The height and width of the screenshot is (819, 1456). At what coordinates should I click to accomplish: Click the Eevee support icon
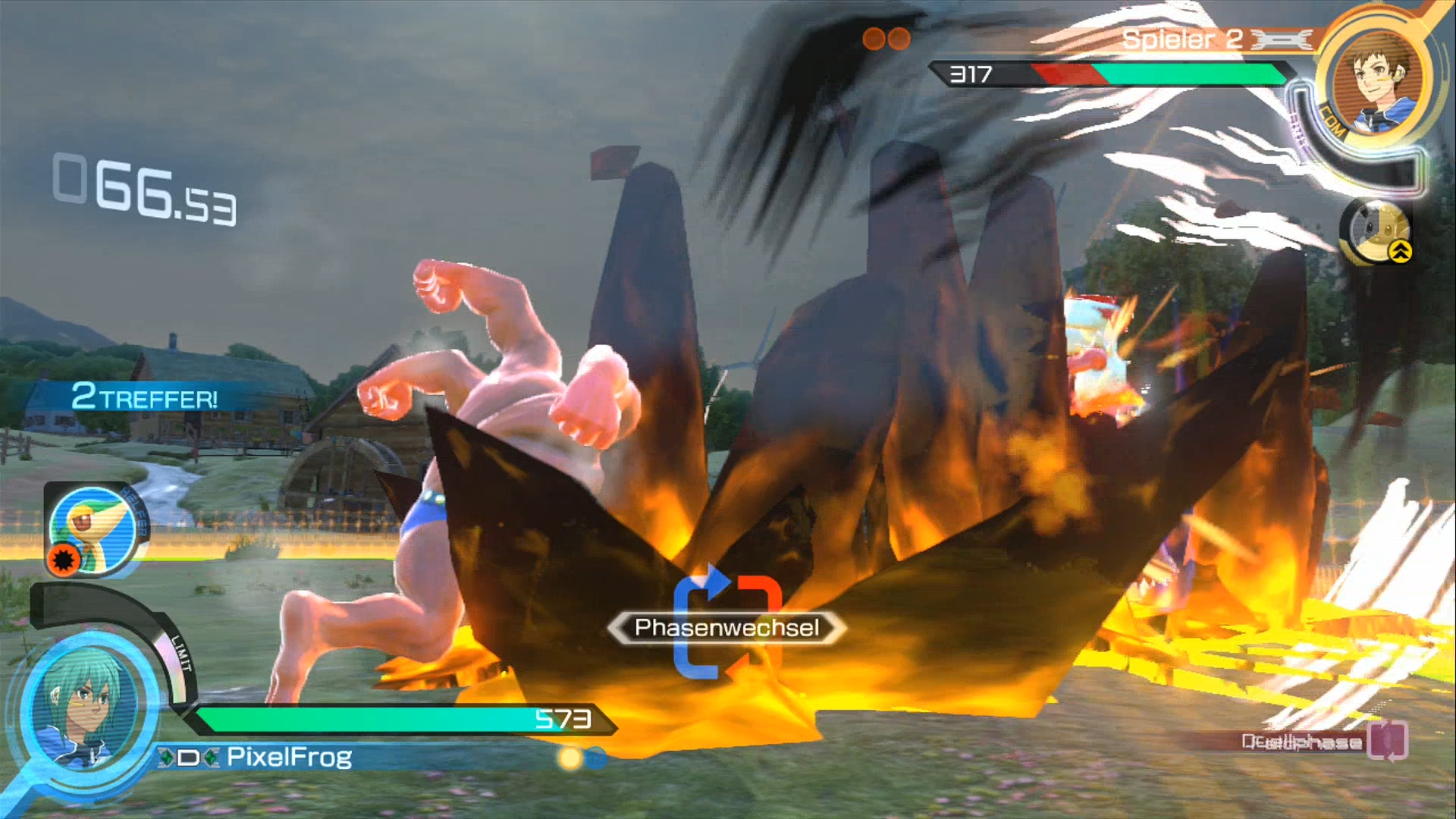[x=1376, y=230]
